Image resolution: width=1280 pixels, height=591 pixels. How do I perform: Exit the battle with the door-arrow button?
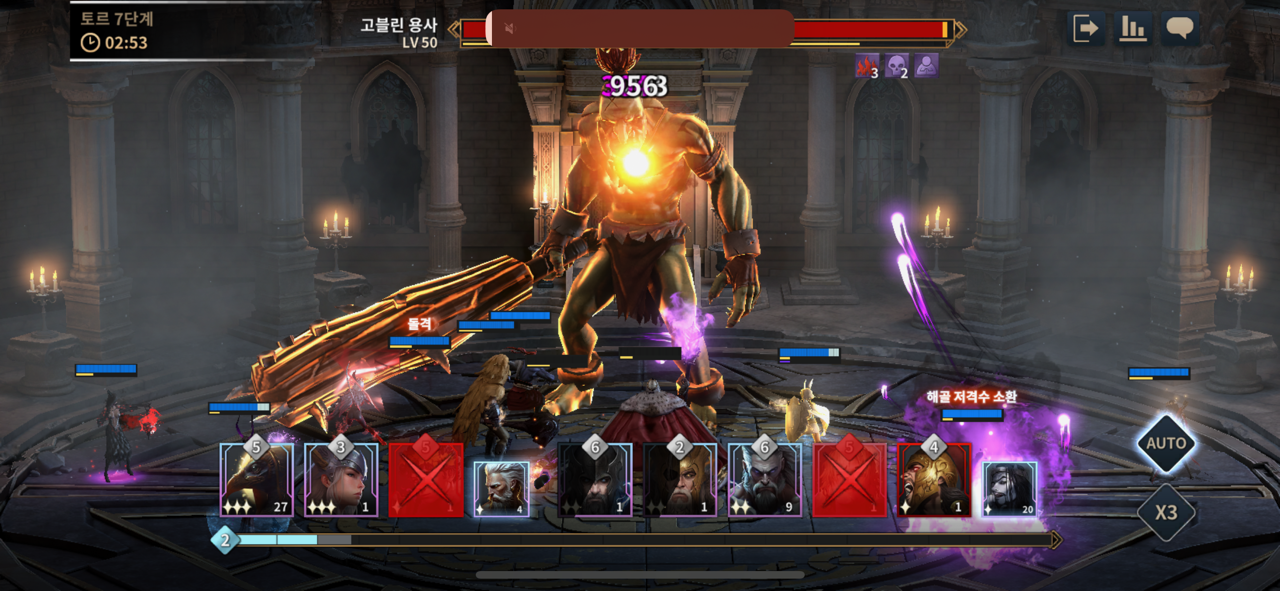(x=1085, y=28)
